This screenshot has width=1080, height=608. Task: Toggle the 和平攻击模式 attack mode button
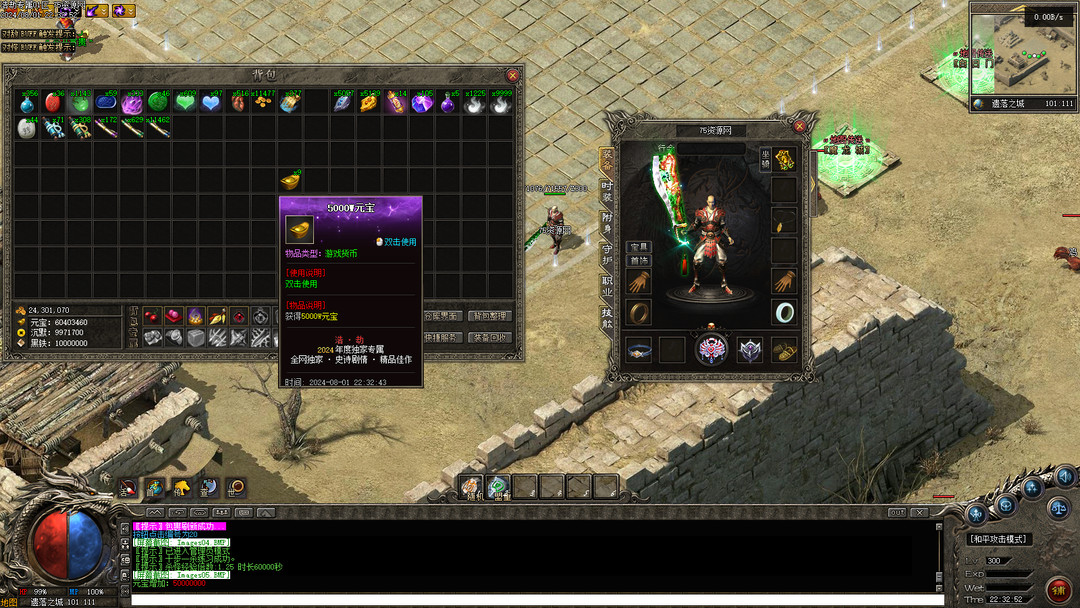(x=1000, y=540)
